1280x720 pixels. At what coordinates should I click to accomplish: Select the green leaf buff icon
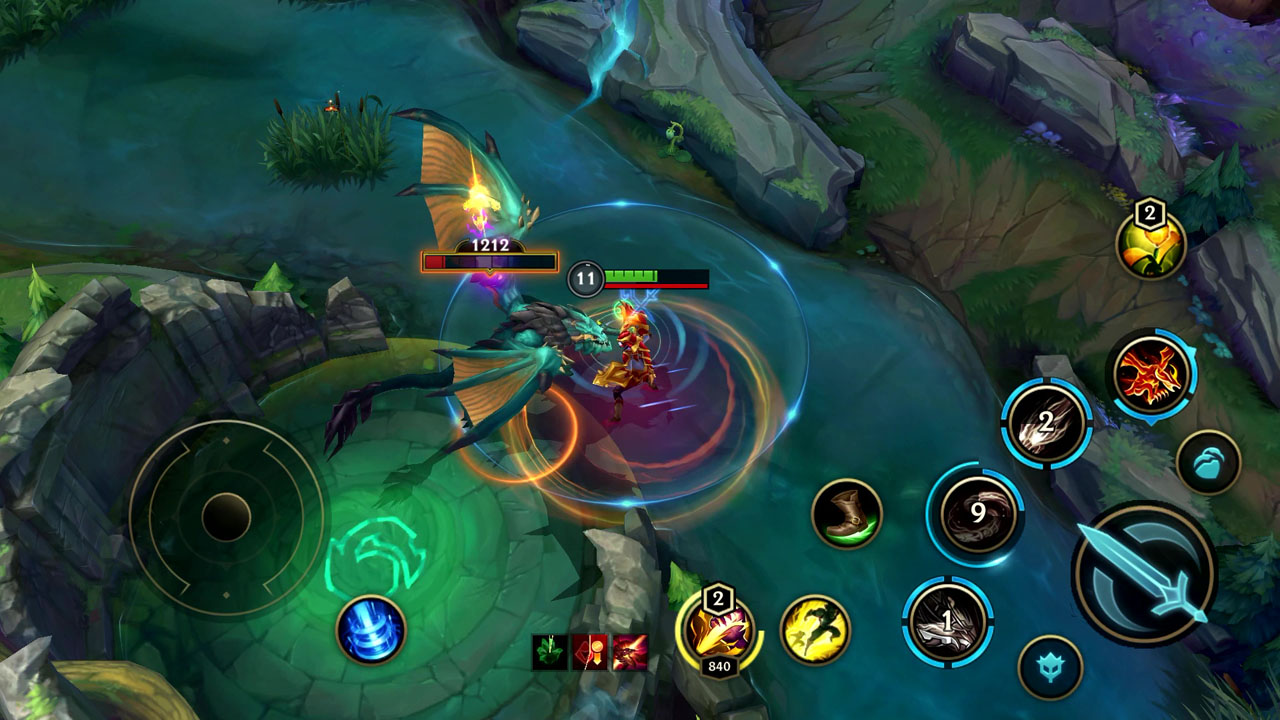[549, 652]
